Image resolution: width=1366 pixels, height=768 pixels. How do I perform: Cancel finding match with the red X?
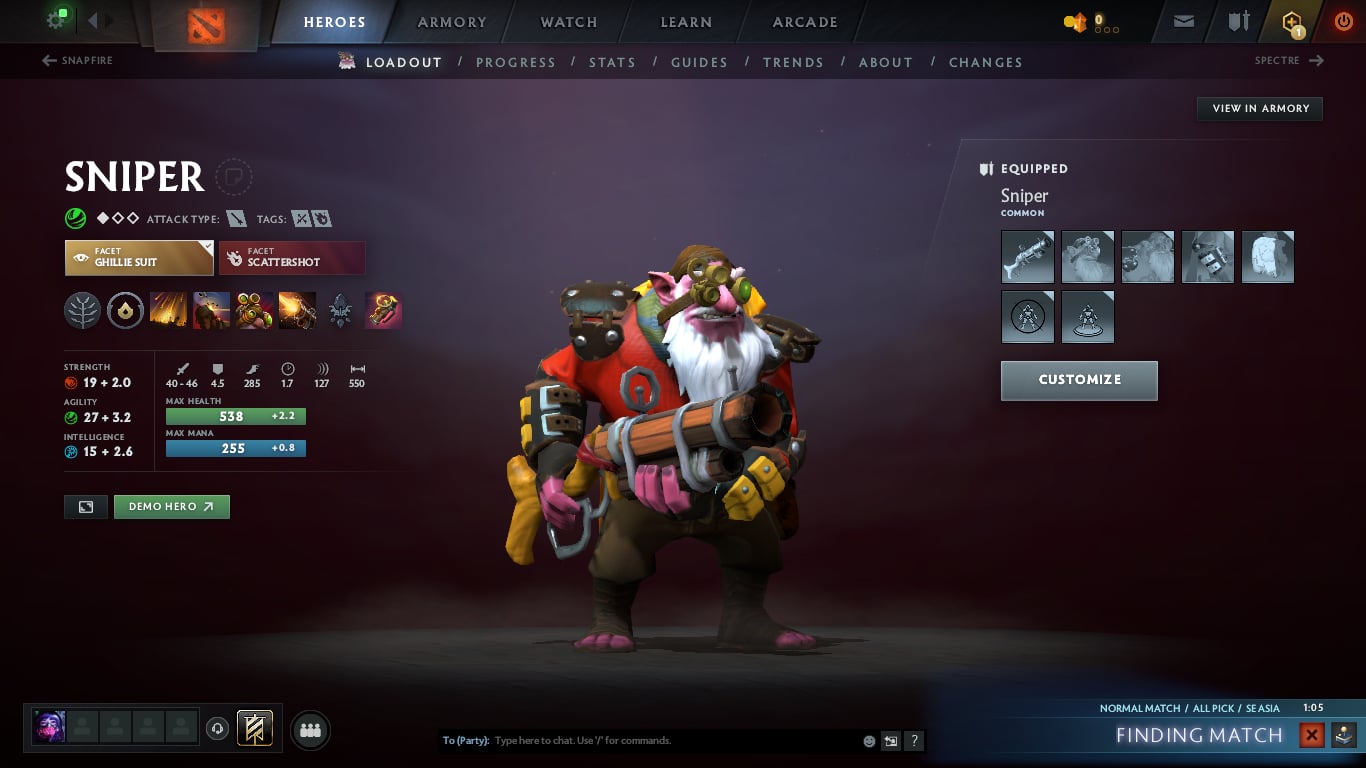pyautogui.click(x=1311, y=736)
